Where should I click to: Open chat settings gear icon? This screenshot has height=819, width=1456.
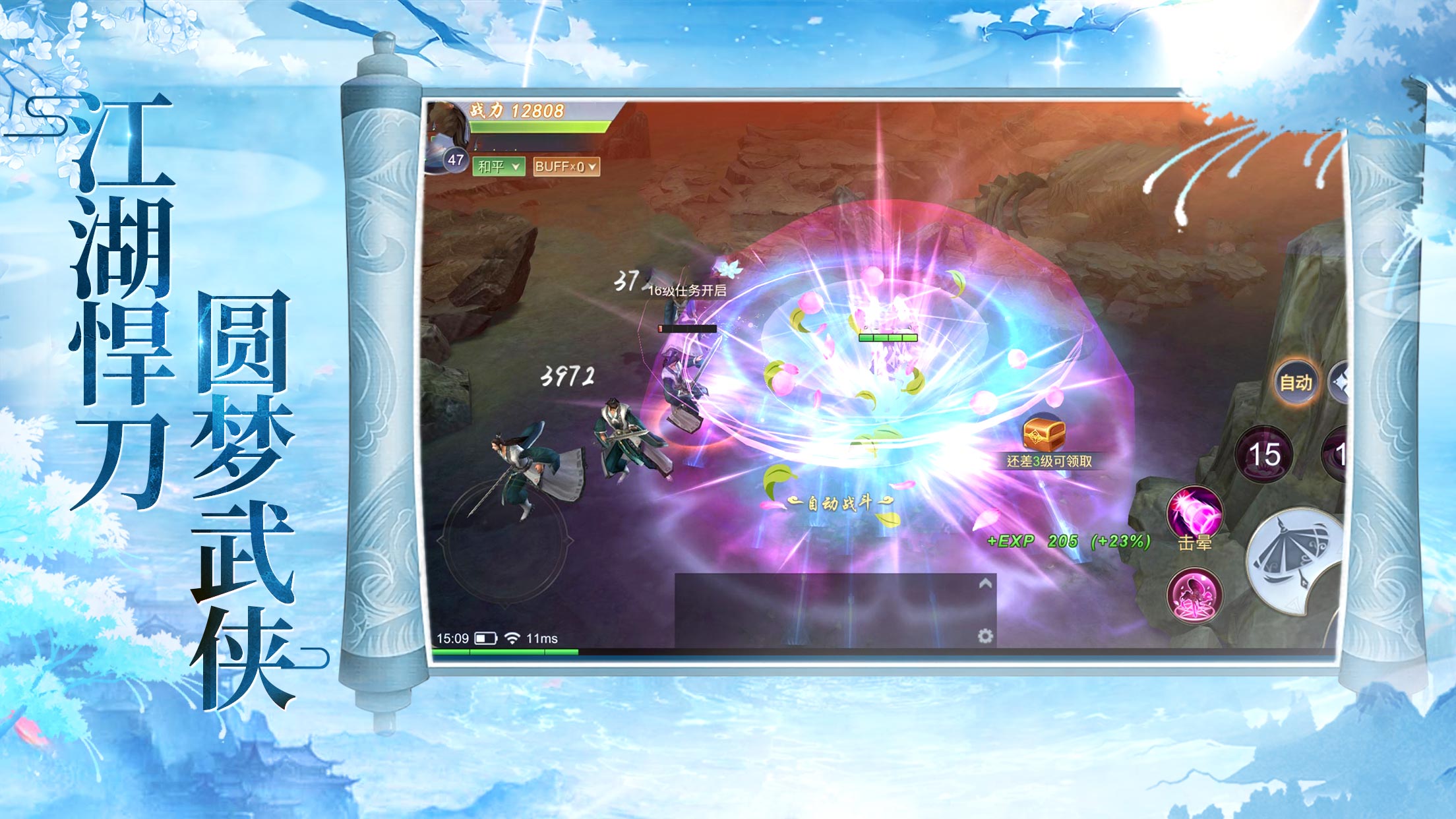[x=985, y=636]
